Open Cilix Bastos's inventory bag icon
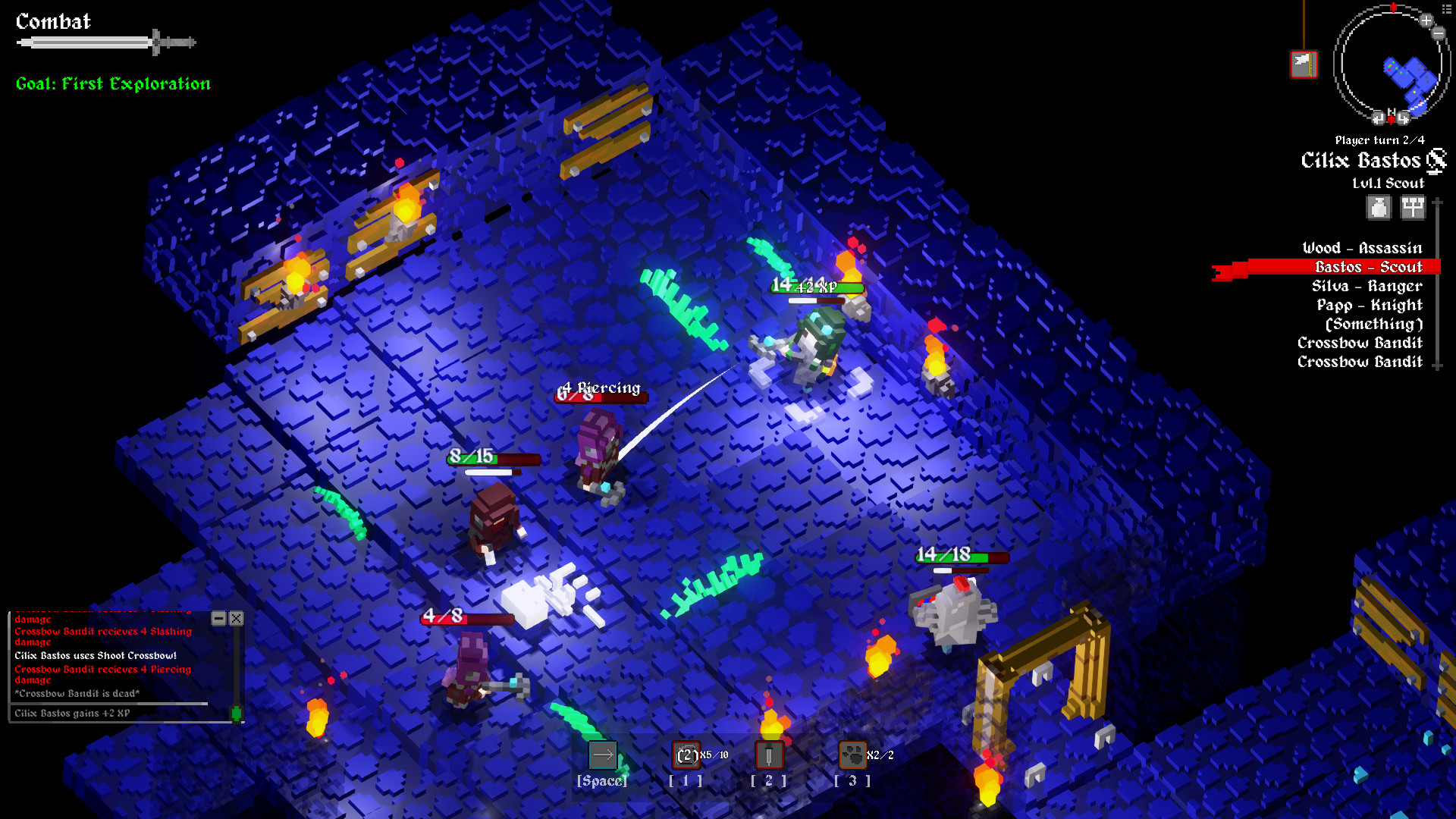 click(x=1379, y=206)
